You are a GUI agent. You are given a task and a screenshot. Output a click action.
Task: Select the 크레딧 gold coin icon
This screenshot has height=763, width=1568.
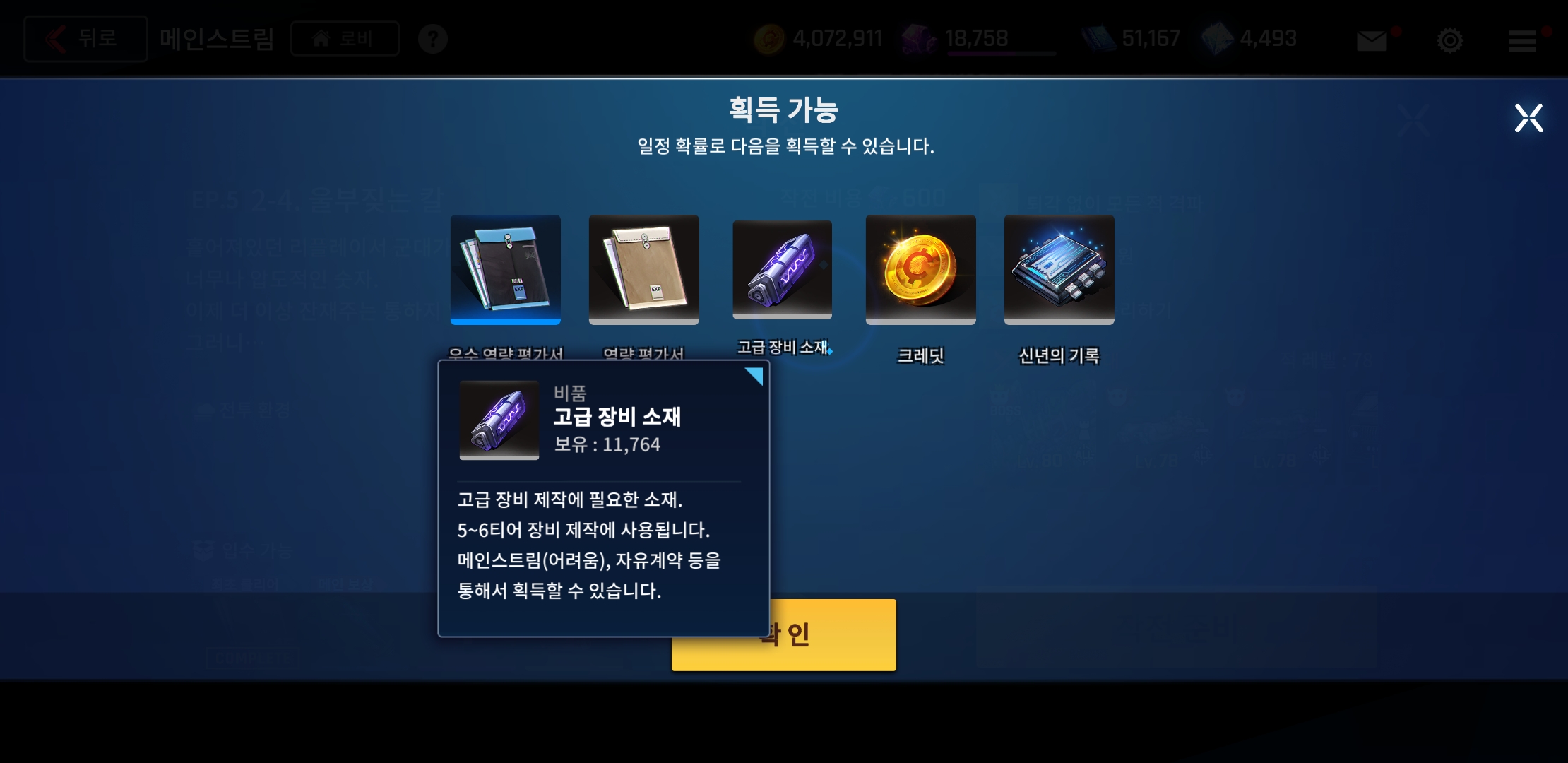[x=920, y=269]
